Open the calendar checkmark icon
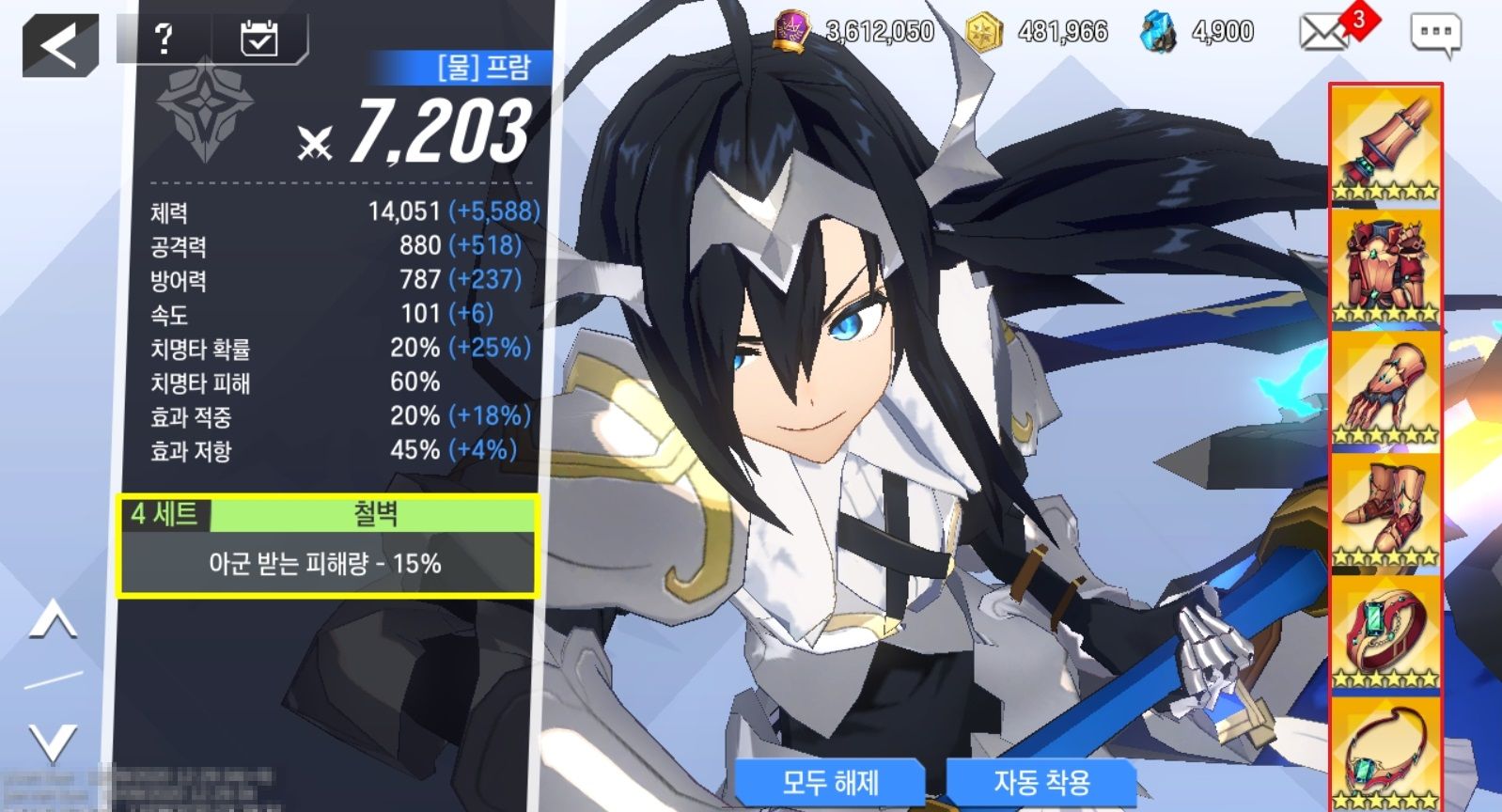 [258, 39]
